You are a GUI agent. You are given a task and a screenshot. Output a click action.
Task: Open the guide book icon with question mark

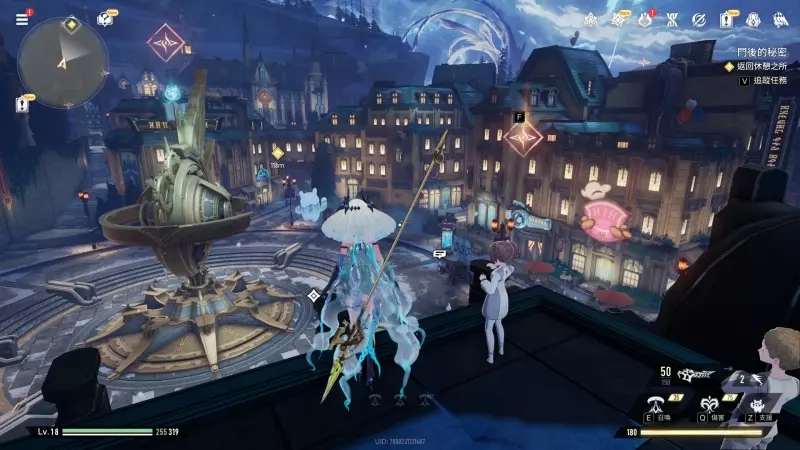coord(105,19)
